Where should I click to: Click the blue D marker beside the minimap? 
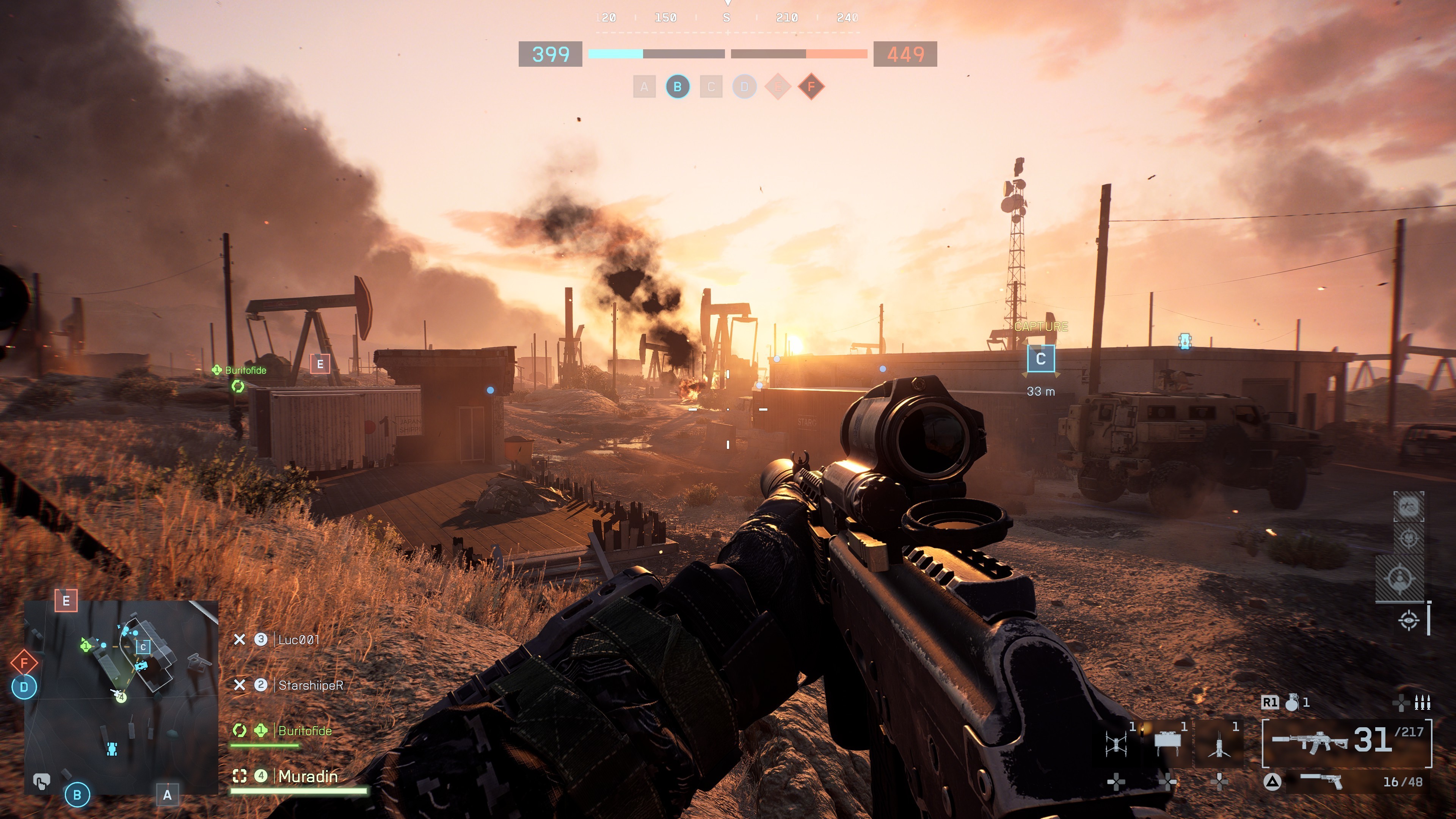click(x=24, y=687)
